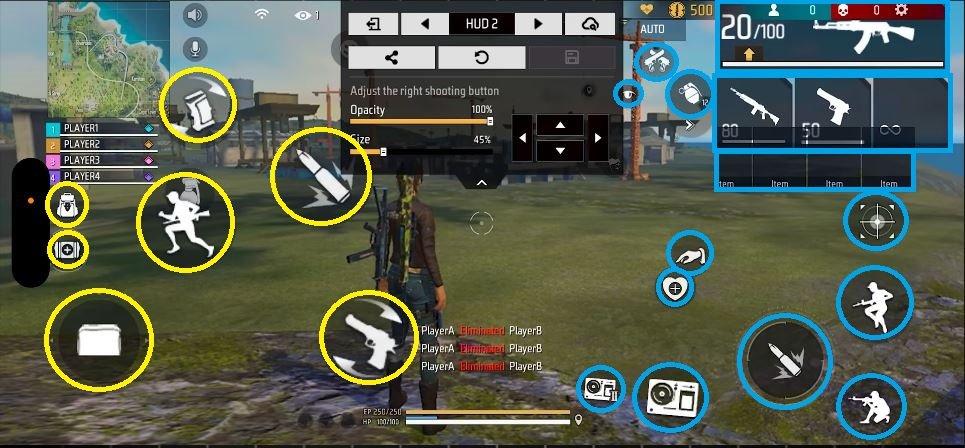Image resolution: width=965 pixels, height=448 pixels.
Task: Go back to the previous HUD preset
Action: pos(425,23)
